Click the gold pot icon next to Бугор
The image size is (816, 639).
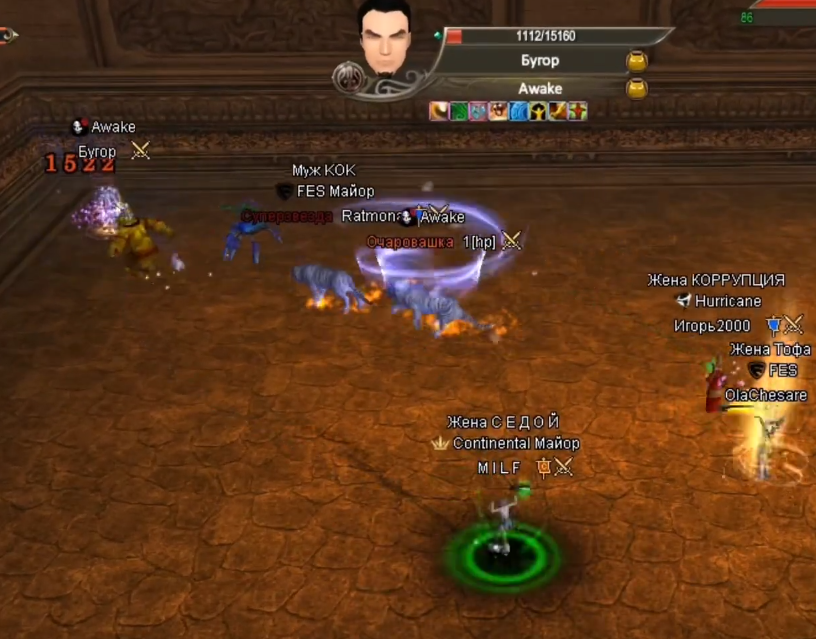636,61
